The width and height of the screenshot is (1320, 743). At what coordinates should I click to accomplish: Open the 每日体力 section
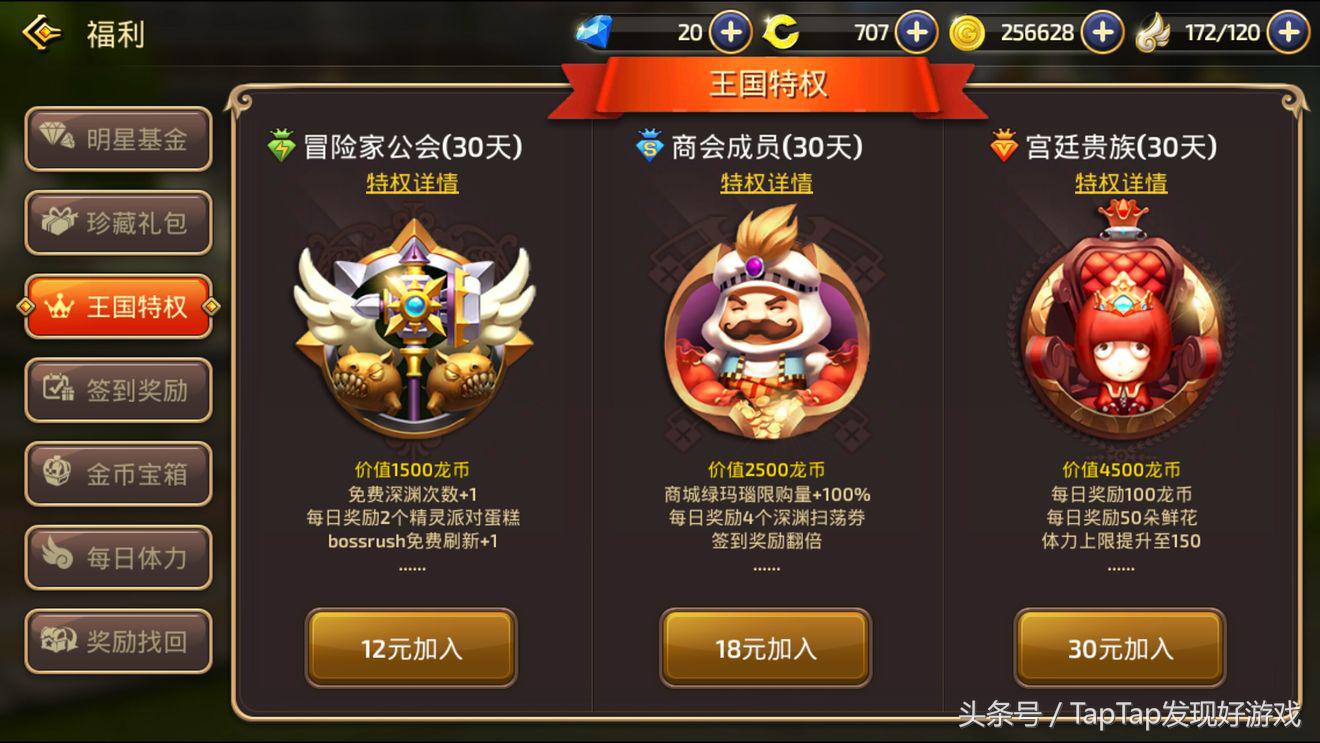[118, 558]
